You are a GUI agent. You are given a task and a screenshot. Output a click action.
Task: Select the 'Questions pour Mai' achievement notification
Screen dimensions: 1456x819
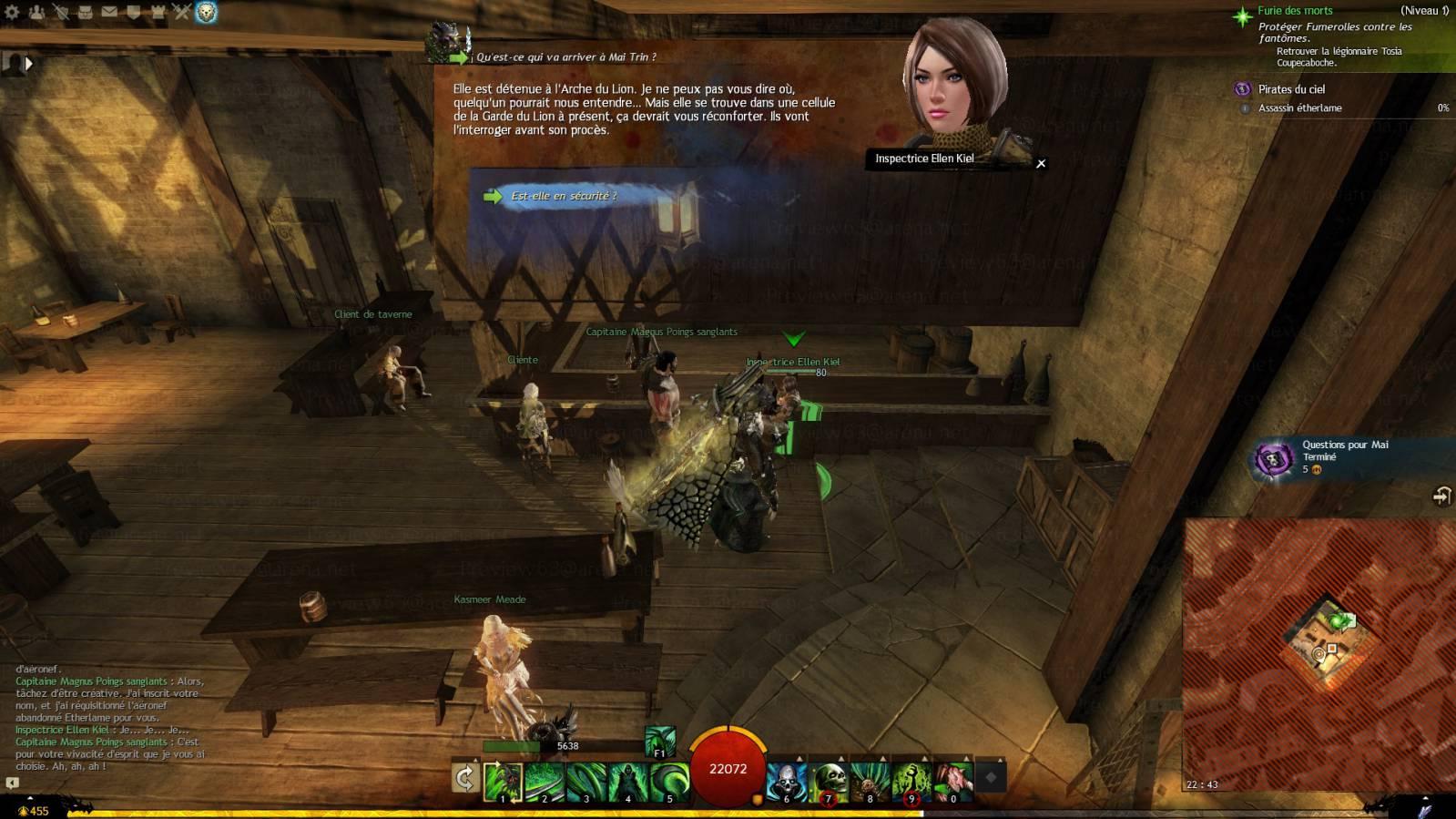point(1344,457)
